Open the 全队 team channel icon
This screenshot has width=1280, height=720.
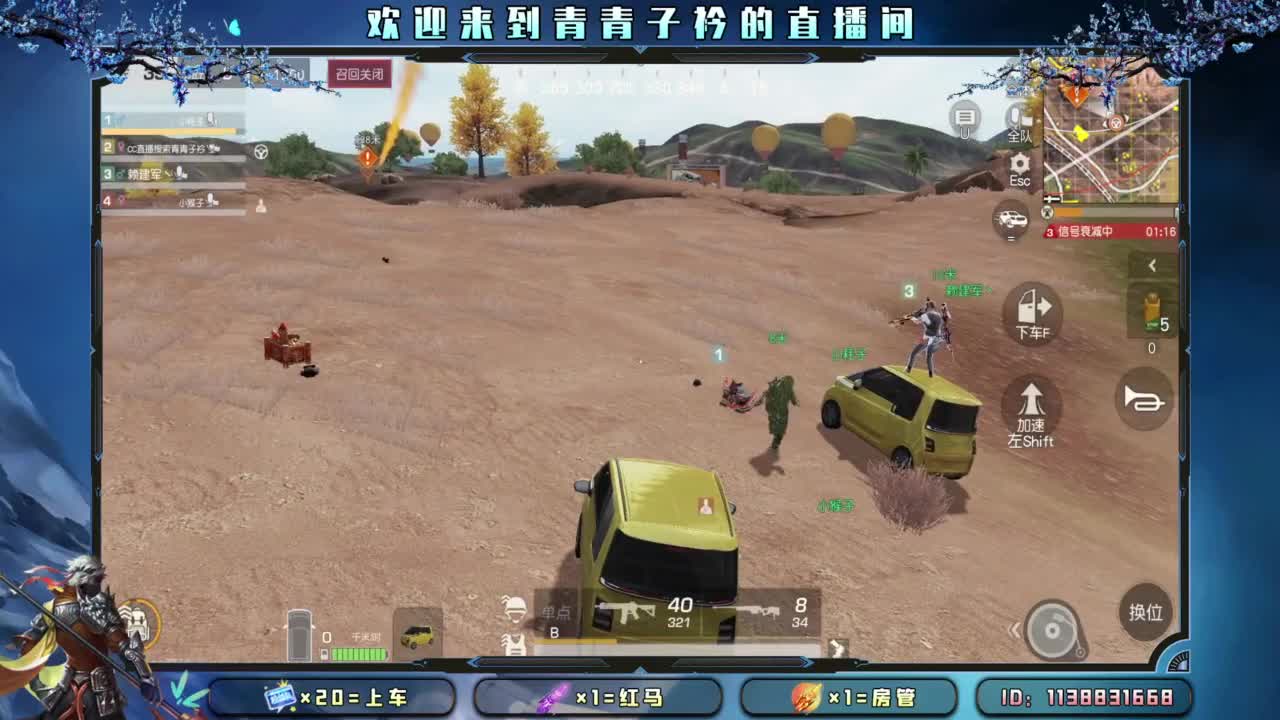tap(1018, 120)
